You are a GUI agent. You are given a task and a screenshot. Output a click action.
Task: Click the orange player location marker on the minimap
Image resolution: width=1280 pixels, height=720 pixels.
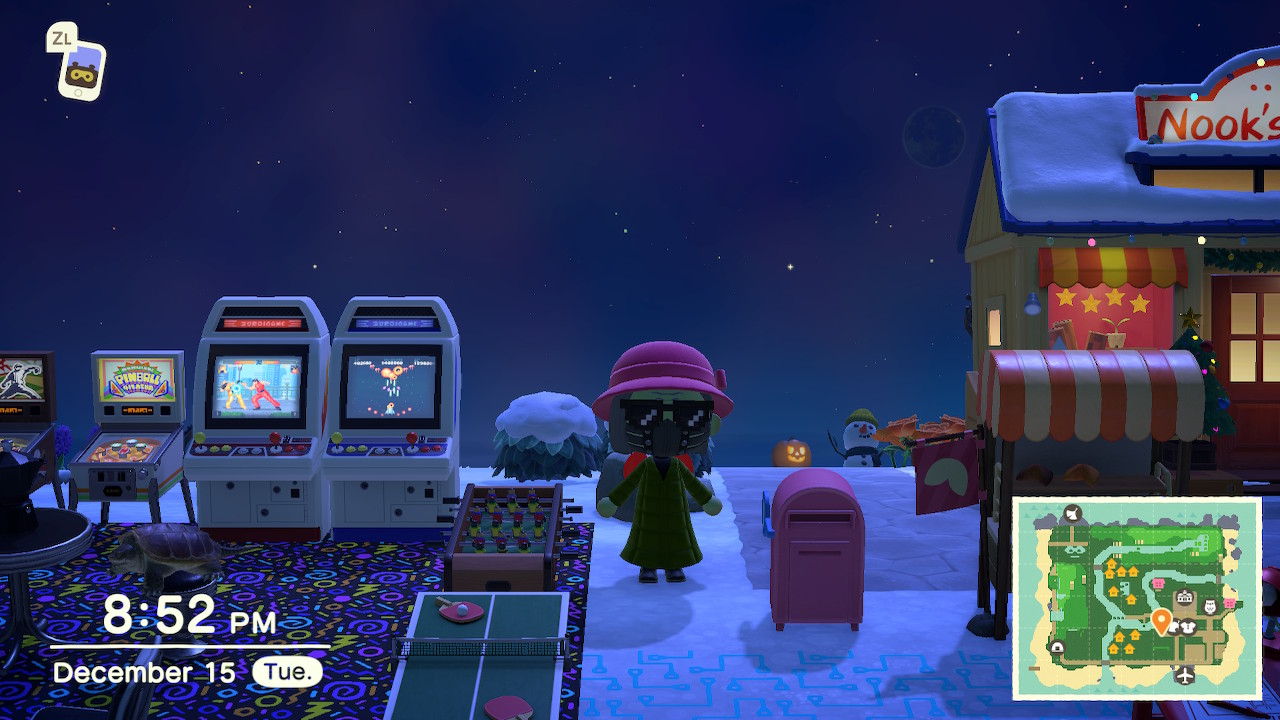click(1161, 621)
